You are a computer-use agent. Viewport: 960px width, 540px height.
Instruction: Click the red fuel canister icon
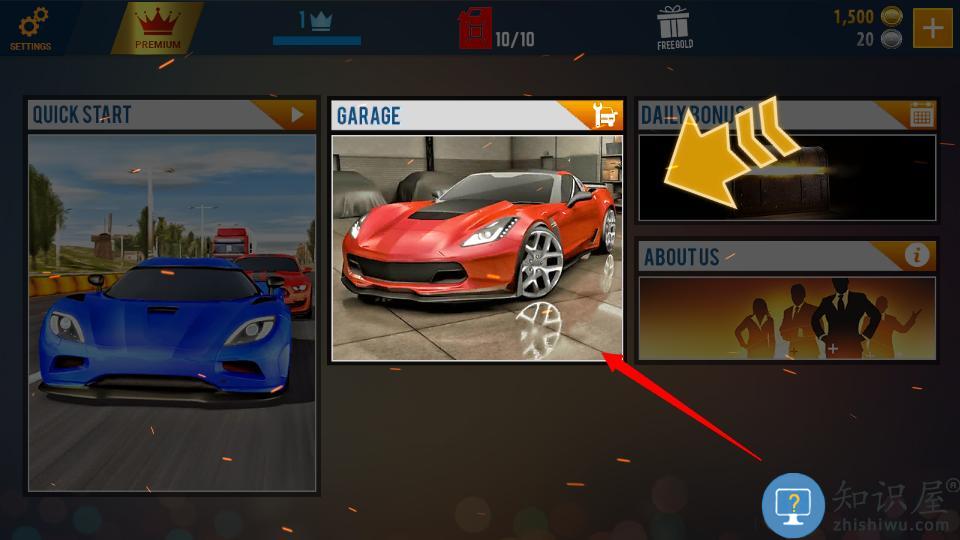(474, 29)
